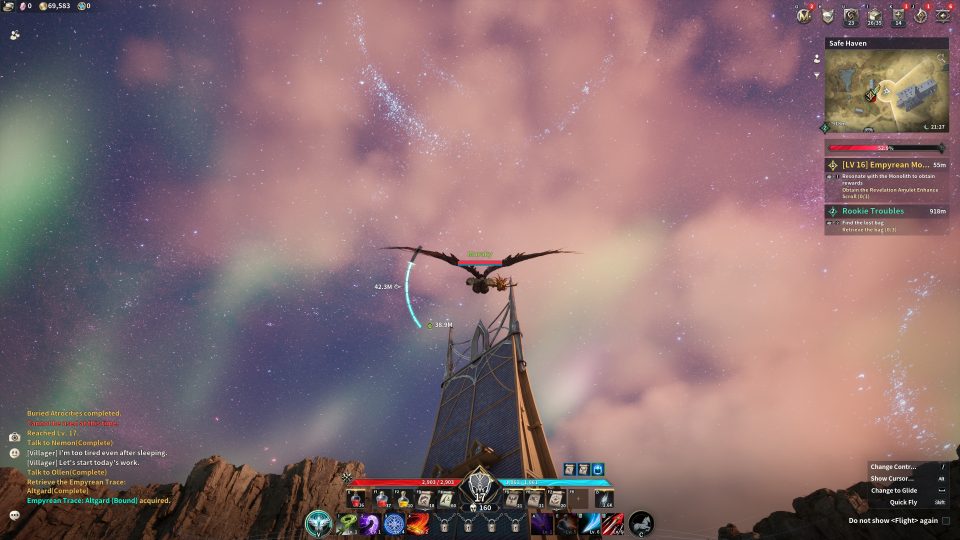The height and width of the screenshot is (540, 960).
Task: Use the red arrows skill icon
Action: 612,523
